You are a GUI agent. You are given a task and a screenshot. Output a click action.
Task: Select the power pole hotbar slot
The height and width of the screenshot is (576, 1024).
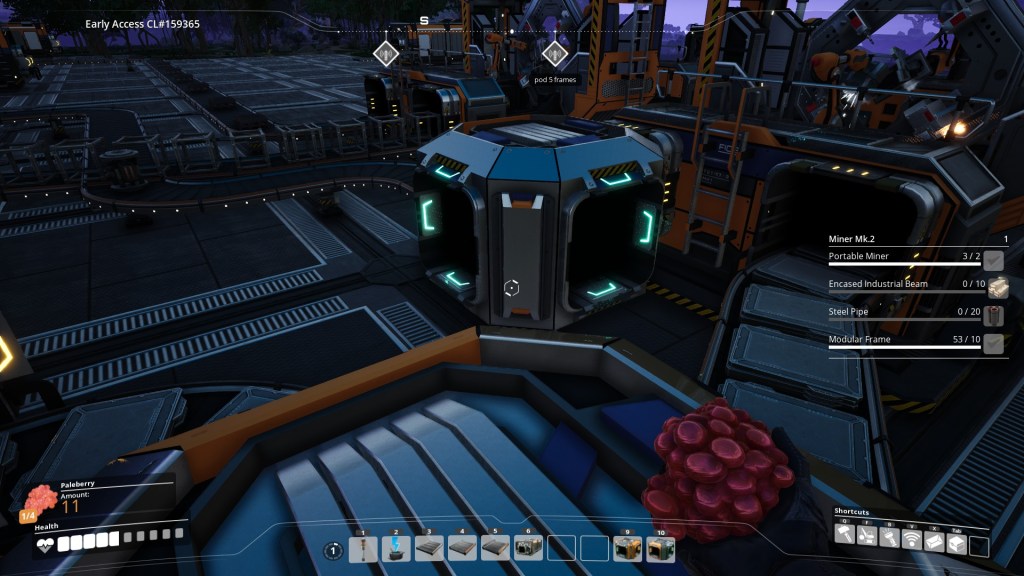tap(363, 548)
